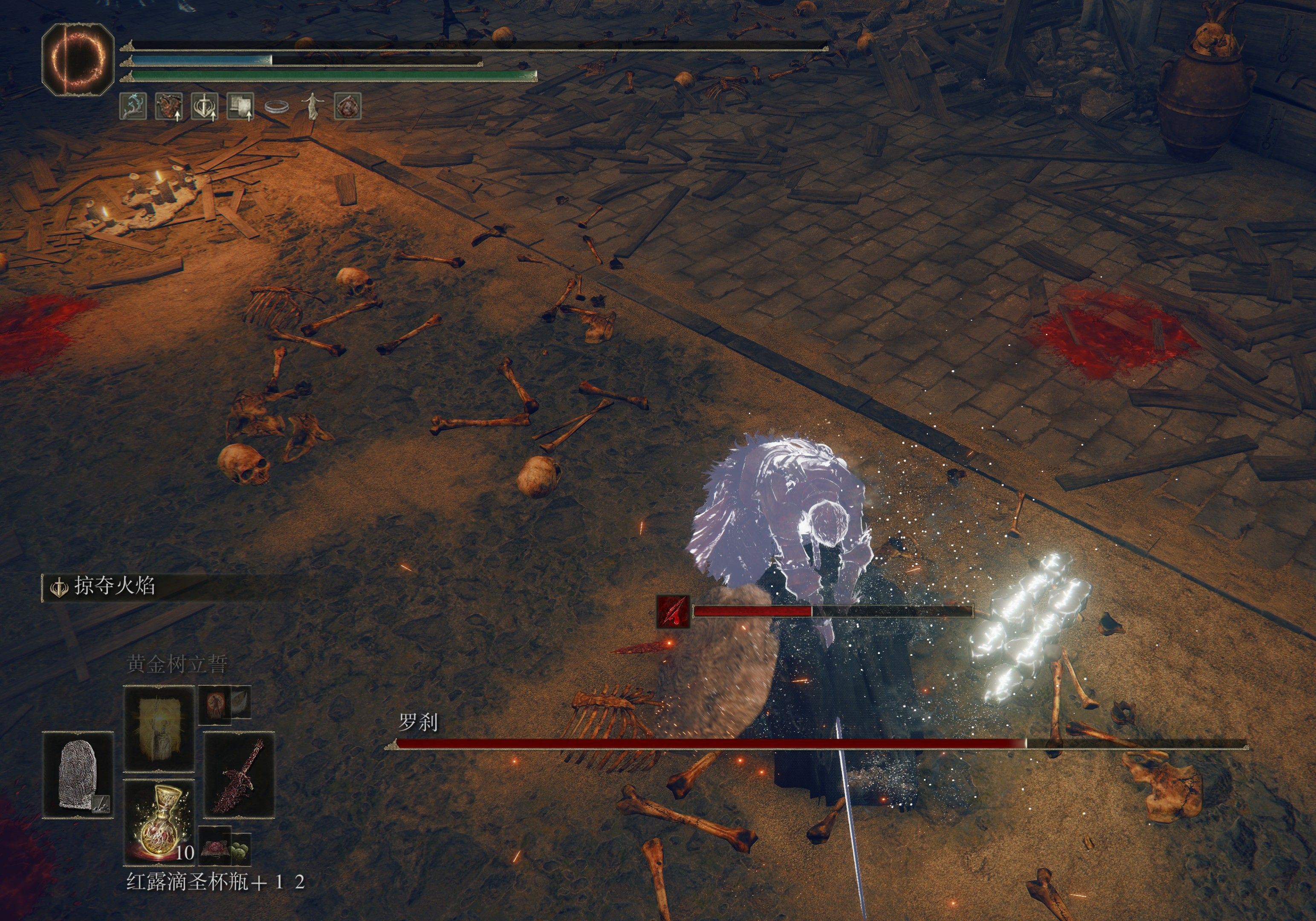This screenshot has height=921, width=1316.
Task: Click the red raw meat buff icon
Action: point(347,107)
